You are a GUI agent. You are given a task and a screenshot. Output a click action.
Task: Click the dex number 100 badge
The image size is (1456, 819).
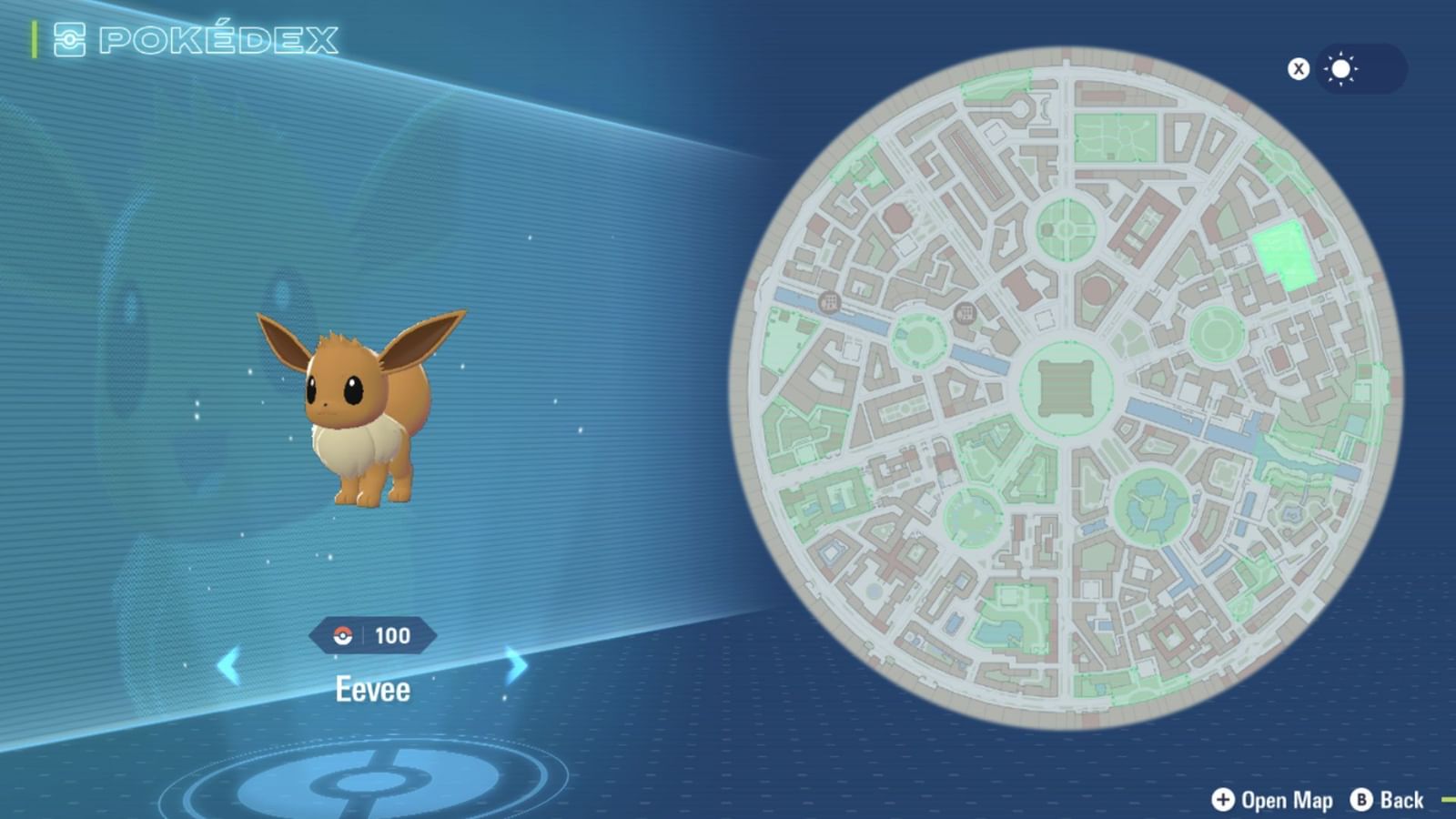(x=391, y=635)
